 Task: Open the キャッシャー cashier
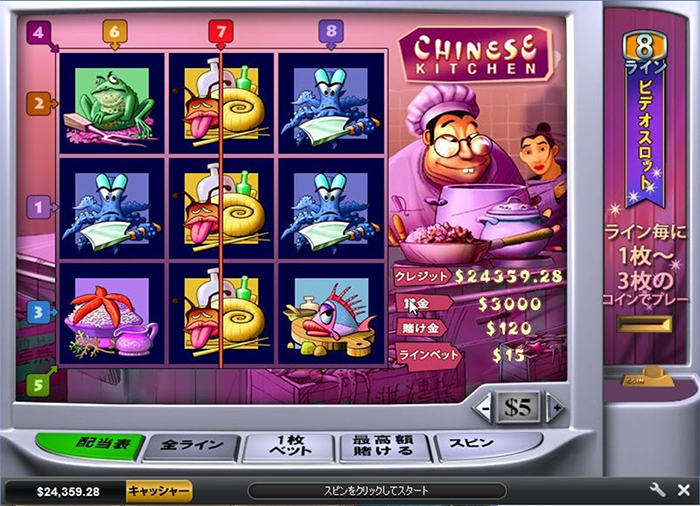[158, 491]
